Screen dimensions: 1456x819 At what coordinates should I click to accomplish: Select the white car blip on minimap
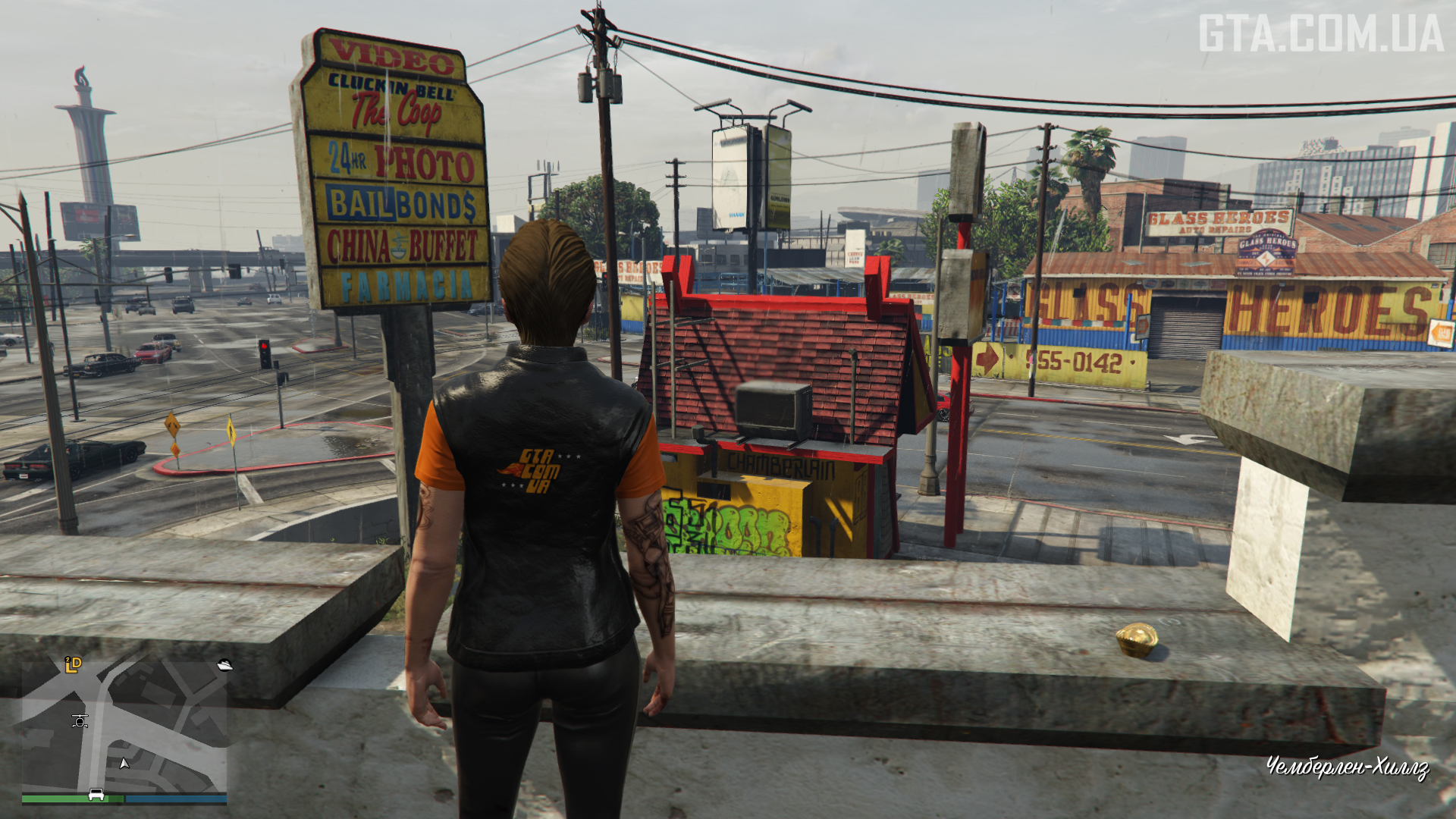[96, 794]
